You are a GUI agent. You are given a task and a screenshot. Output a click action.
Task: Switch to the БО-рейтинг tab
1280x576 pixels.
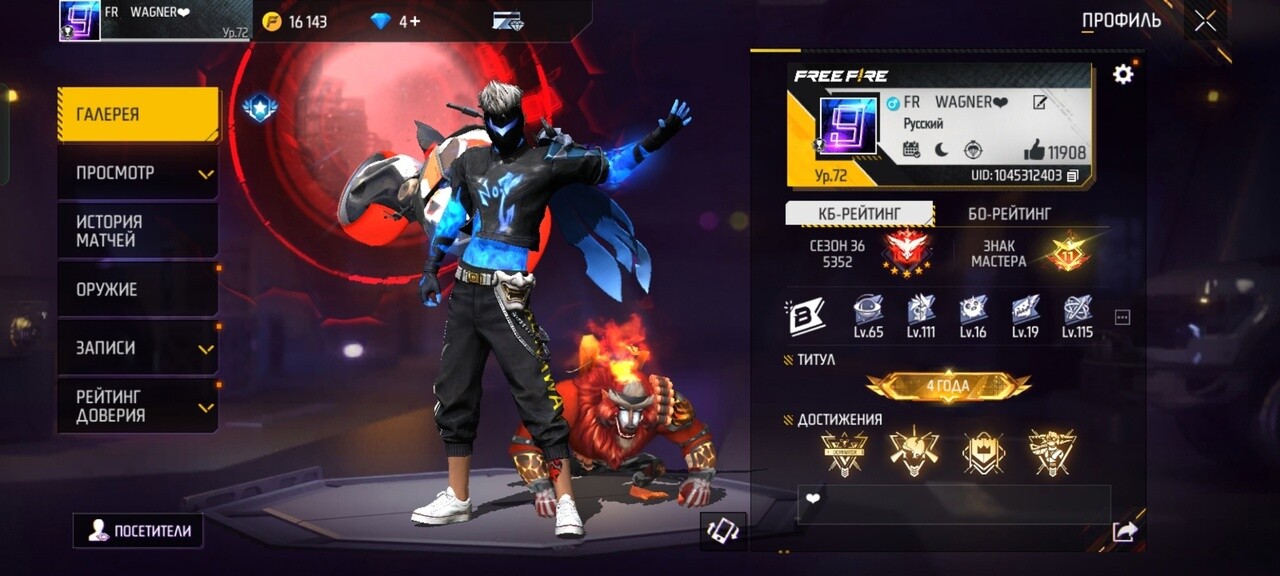click(1009, 213)
